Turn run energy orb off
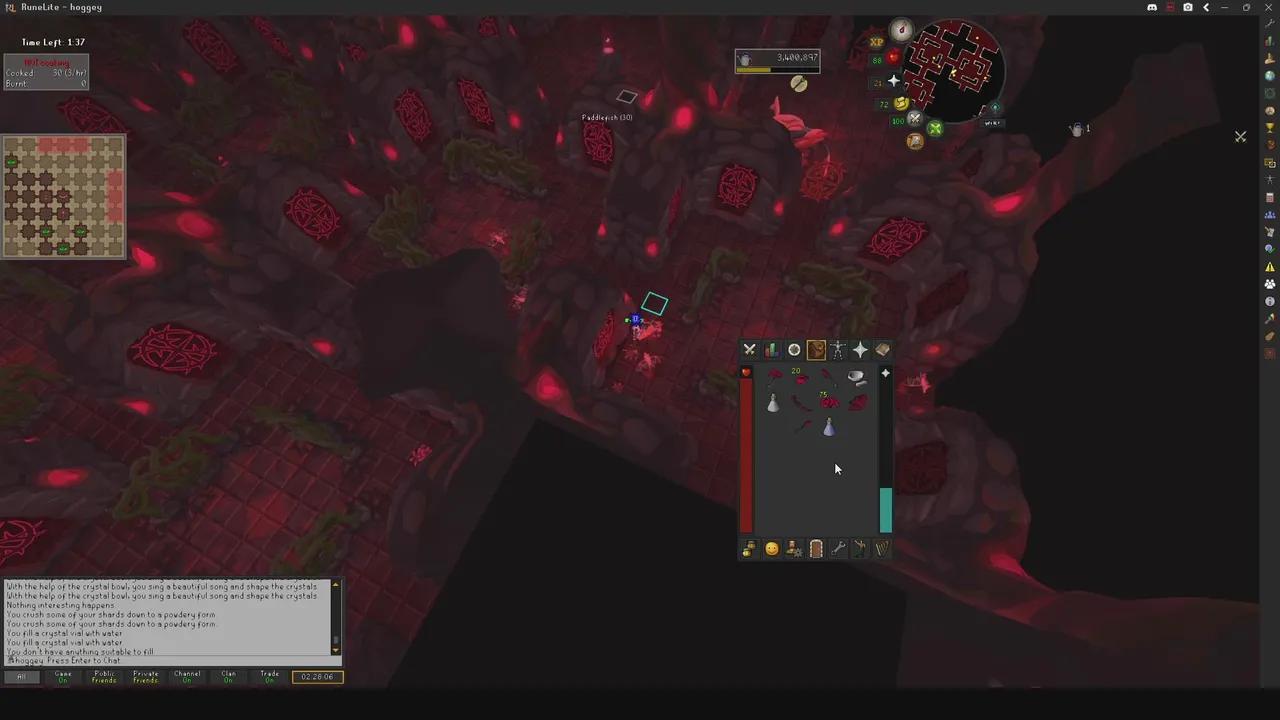 [x=899, y=103]
